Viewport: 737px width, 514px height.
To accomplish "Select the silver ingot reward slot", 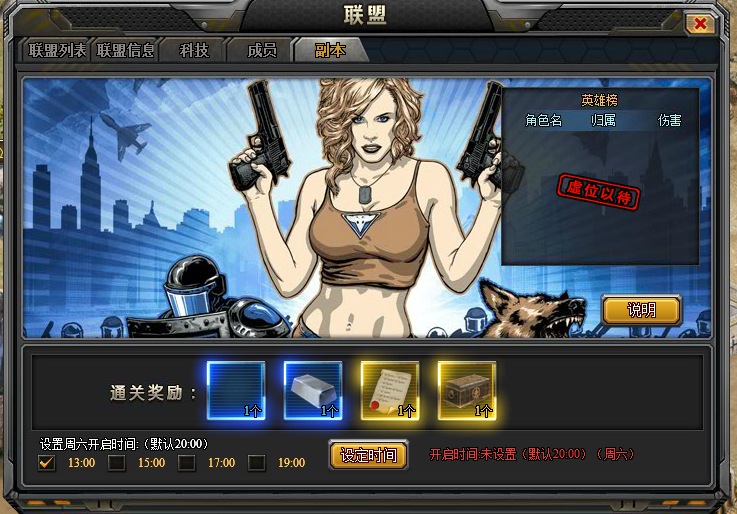I will [313, 390].
